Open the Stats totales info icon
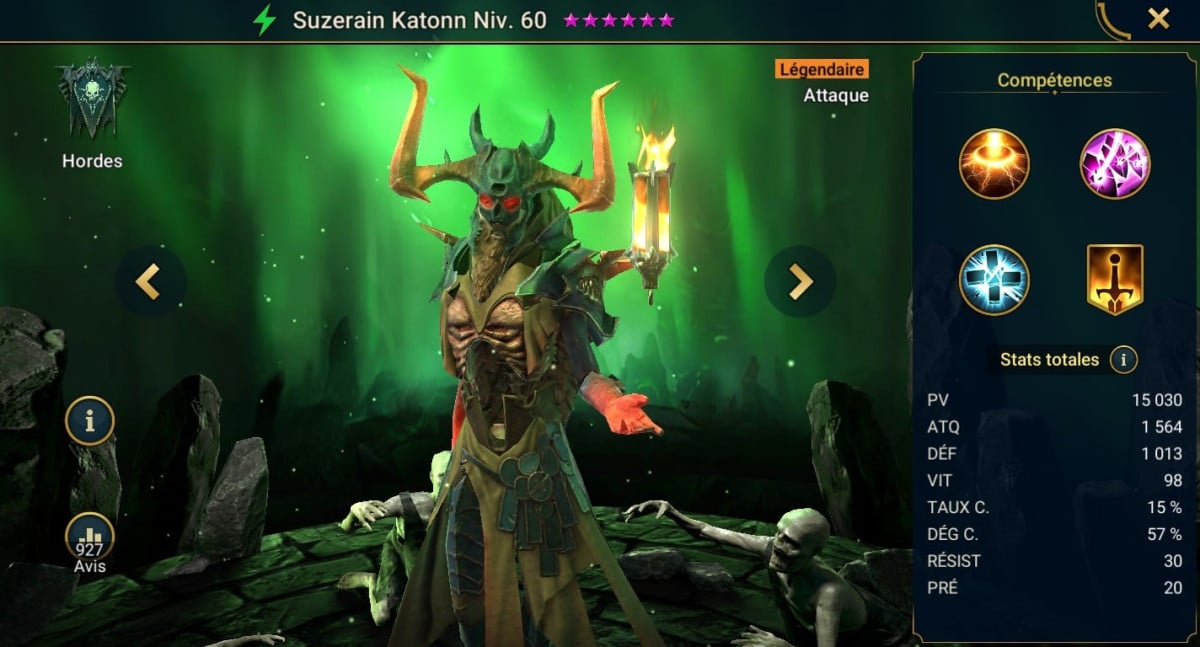The width and height of the screenshot is (1200, 647). click(x=1123, y=360)
